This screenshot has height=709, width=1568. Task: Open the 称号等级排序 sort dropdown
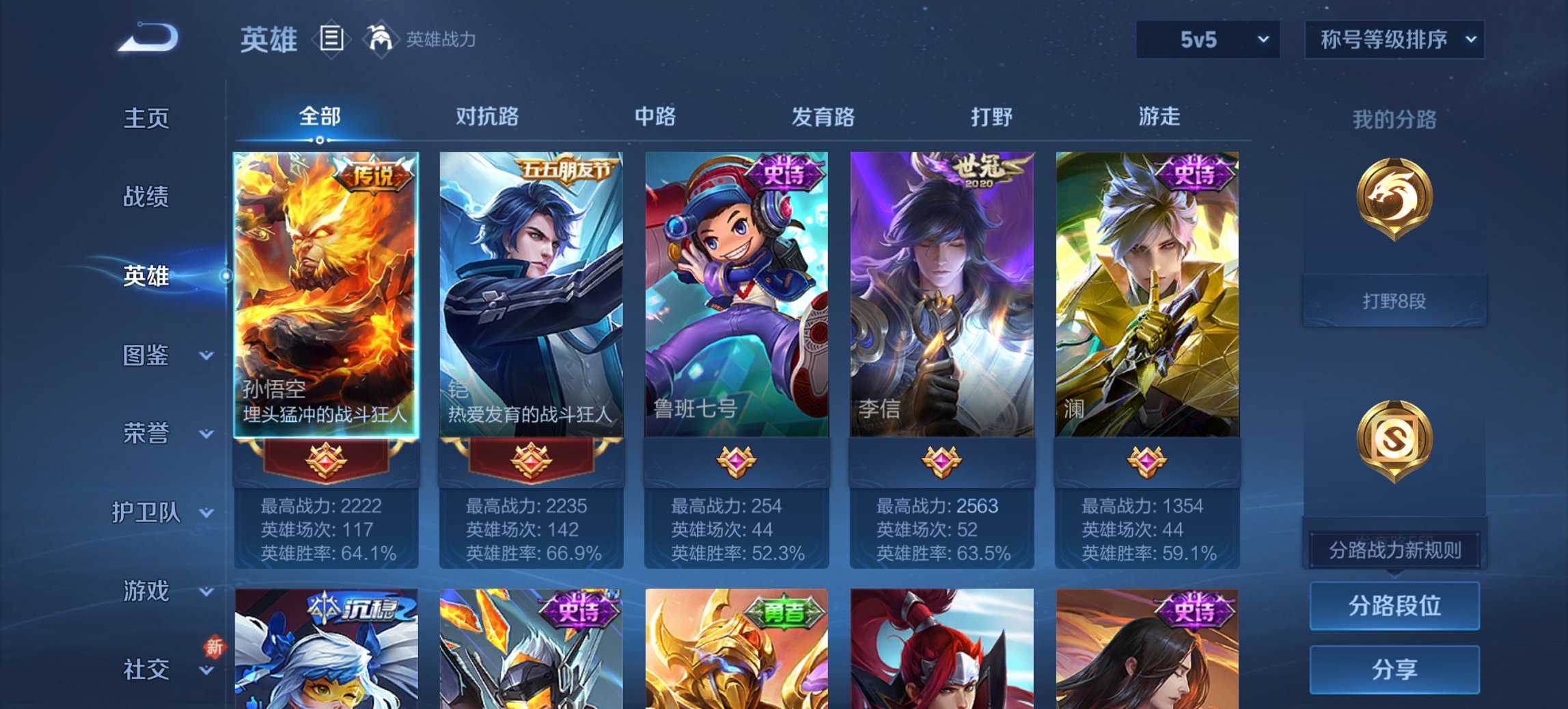tap(1394, 40)
